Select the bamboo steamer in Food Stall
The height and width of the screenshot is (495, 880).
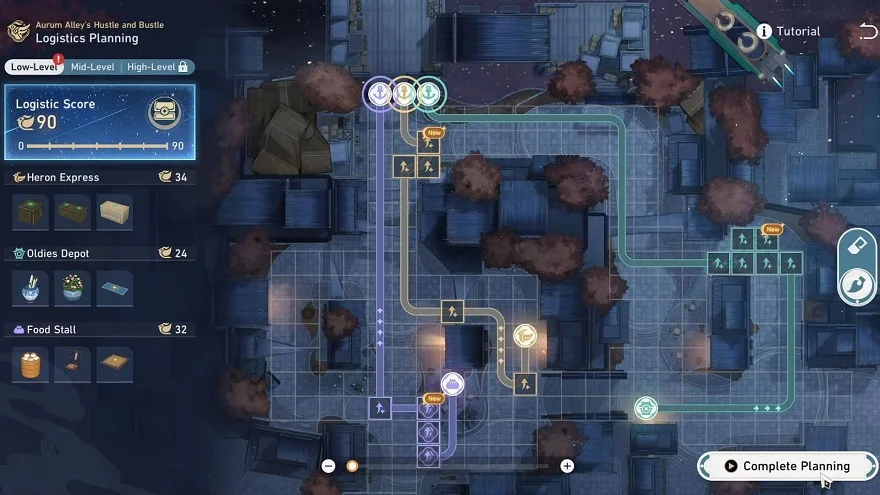coord(29,364)
